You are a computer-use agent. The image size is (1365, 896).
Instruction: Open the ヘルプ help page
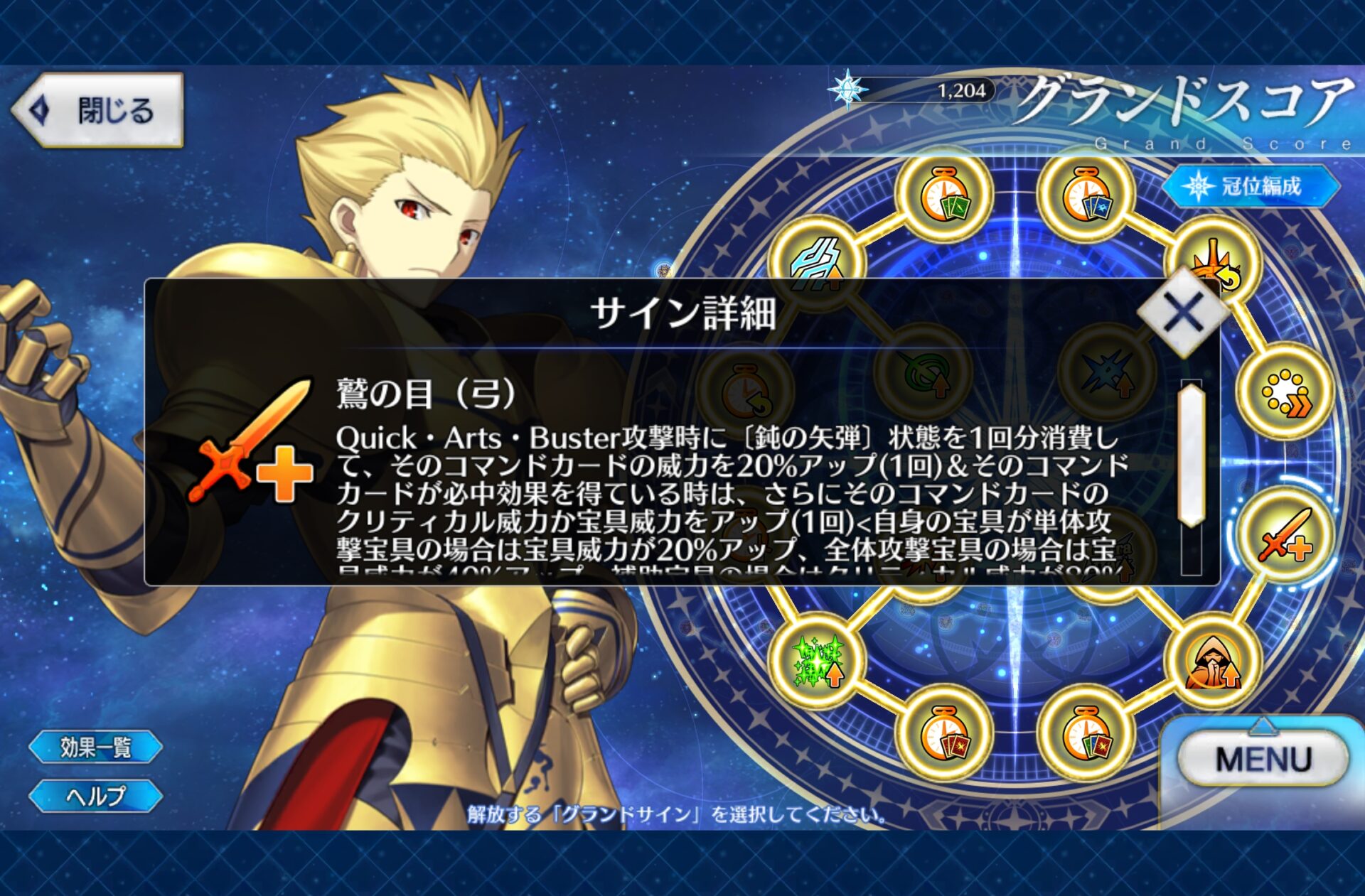[96, 796]
